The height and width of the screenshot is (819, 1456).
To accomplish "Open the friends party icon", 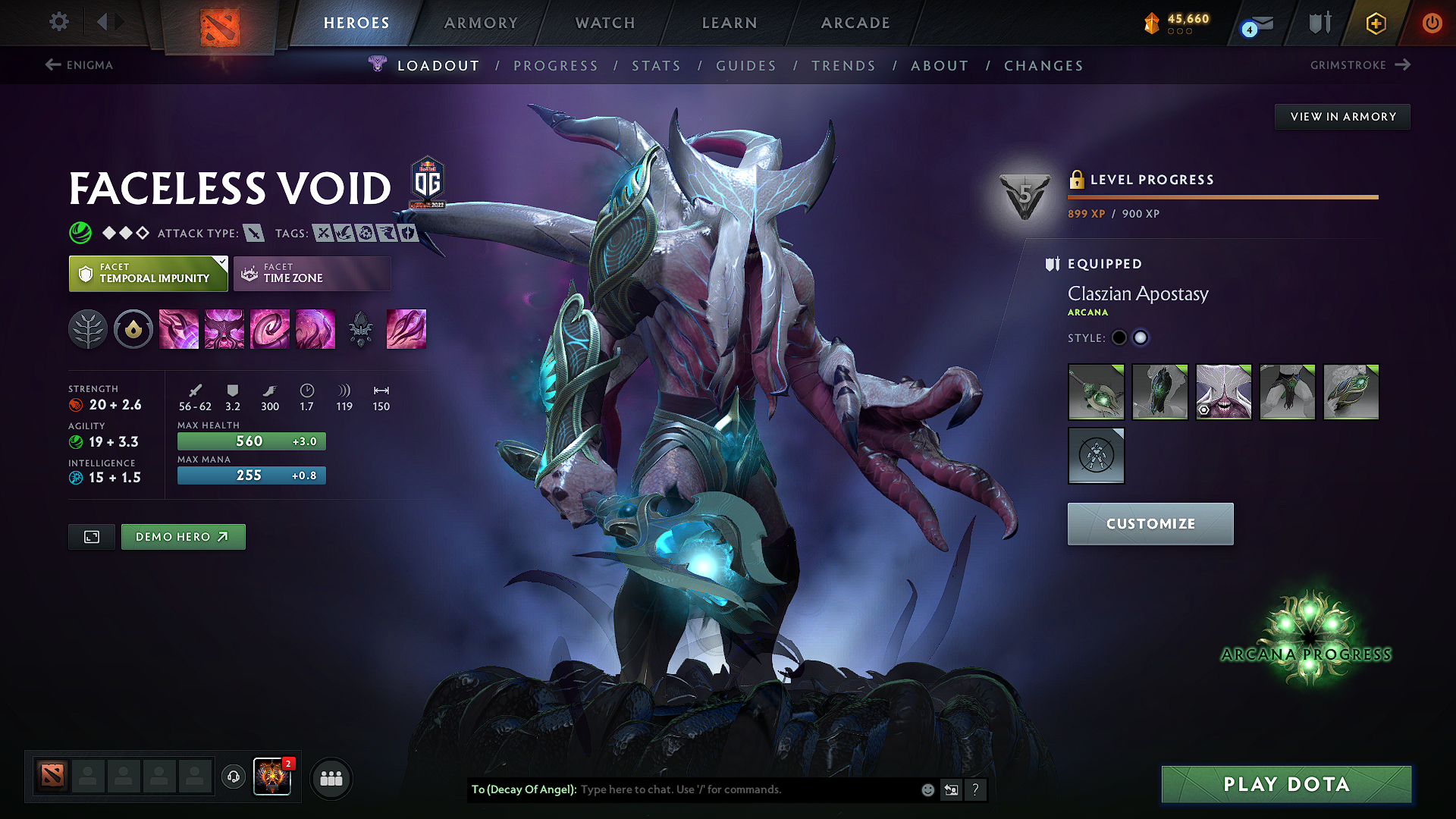I will [x=331, y=777].
